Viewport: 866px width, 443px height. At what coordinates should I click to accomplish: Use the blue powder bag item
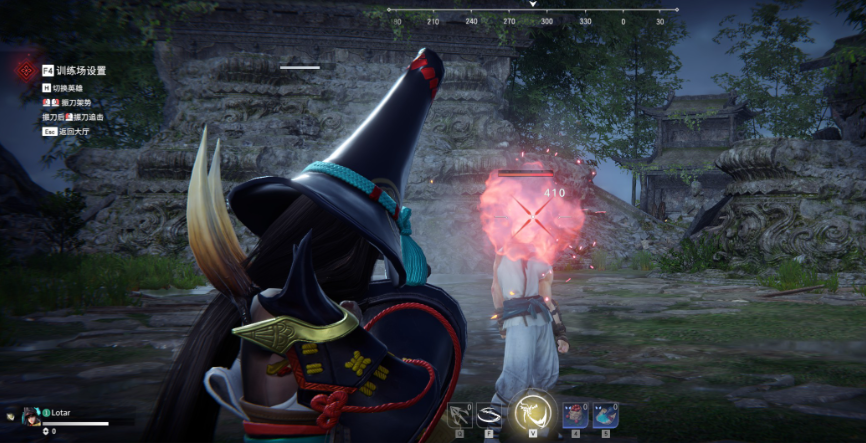click(x=605, y=415)
